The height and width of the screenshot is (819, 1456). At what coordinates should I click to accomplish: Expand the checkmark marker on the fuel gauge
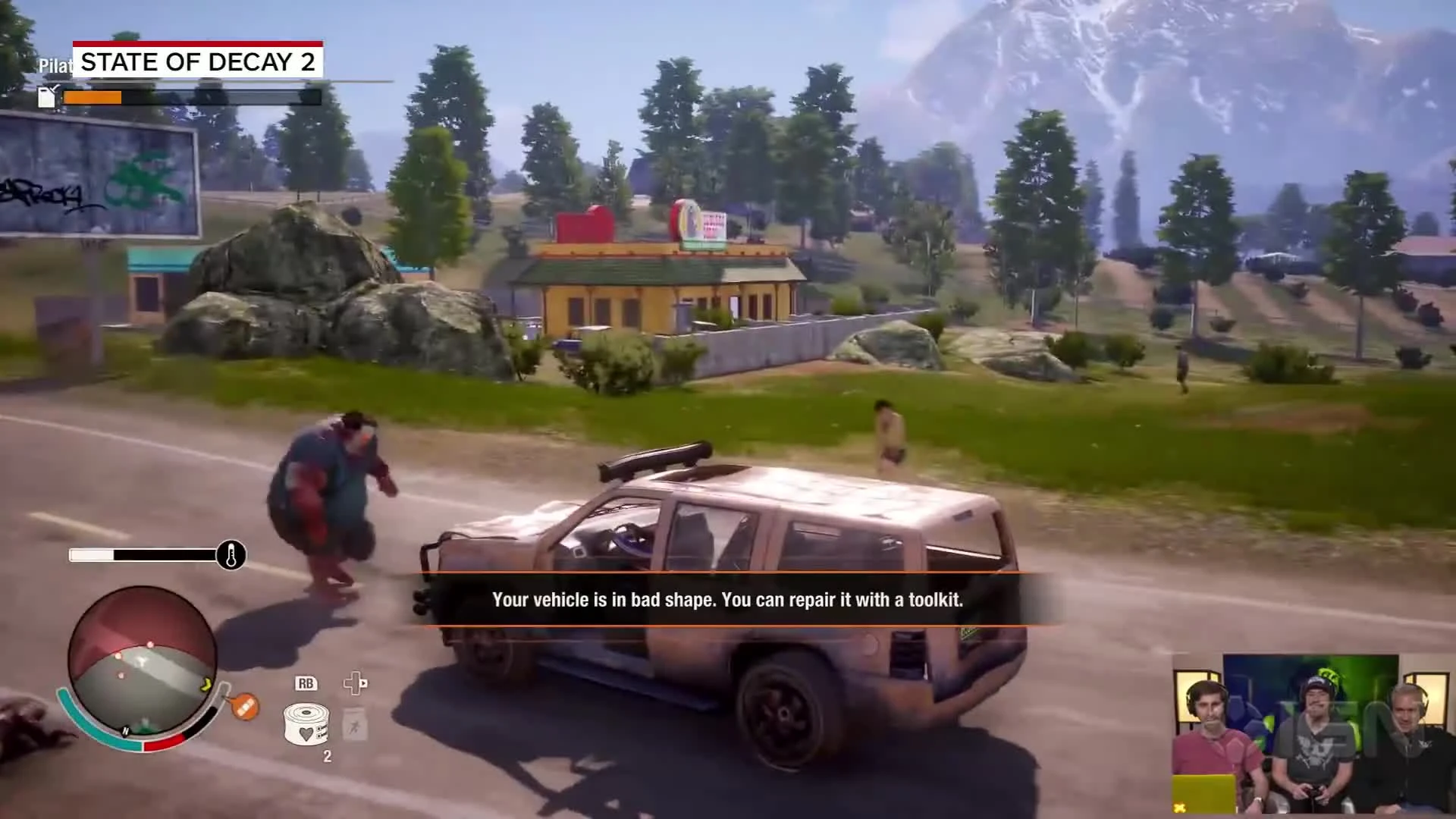tap(55, 88)
